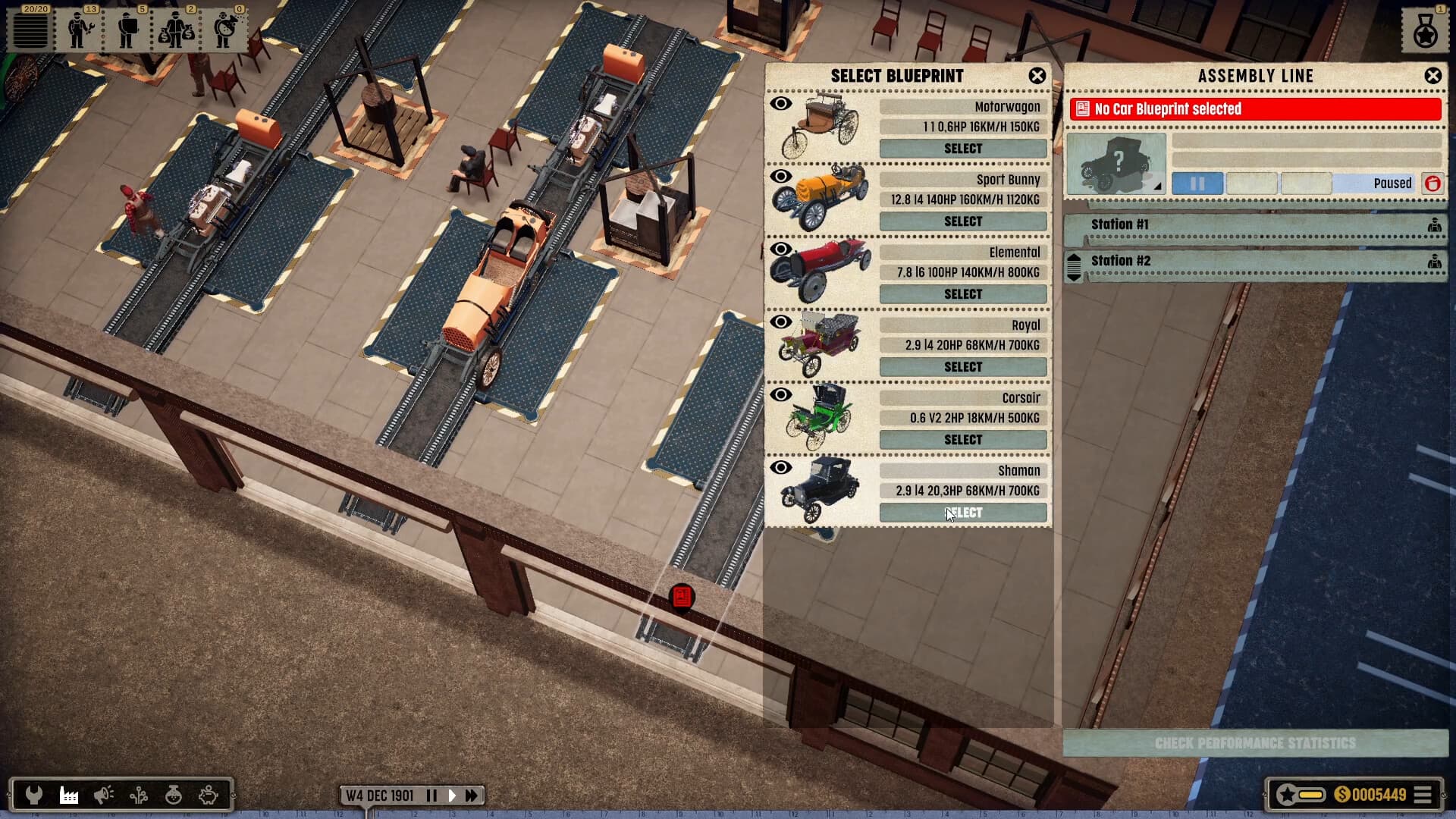Expand the car preview thumbnail corner triangle
The height and width of the screenshot is (819, 1456).
click(x=1158, y=185)
